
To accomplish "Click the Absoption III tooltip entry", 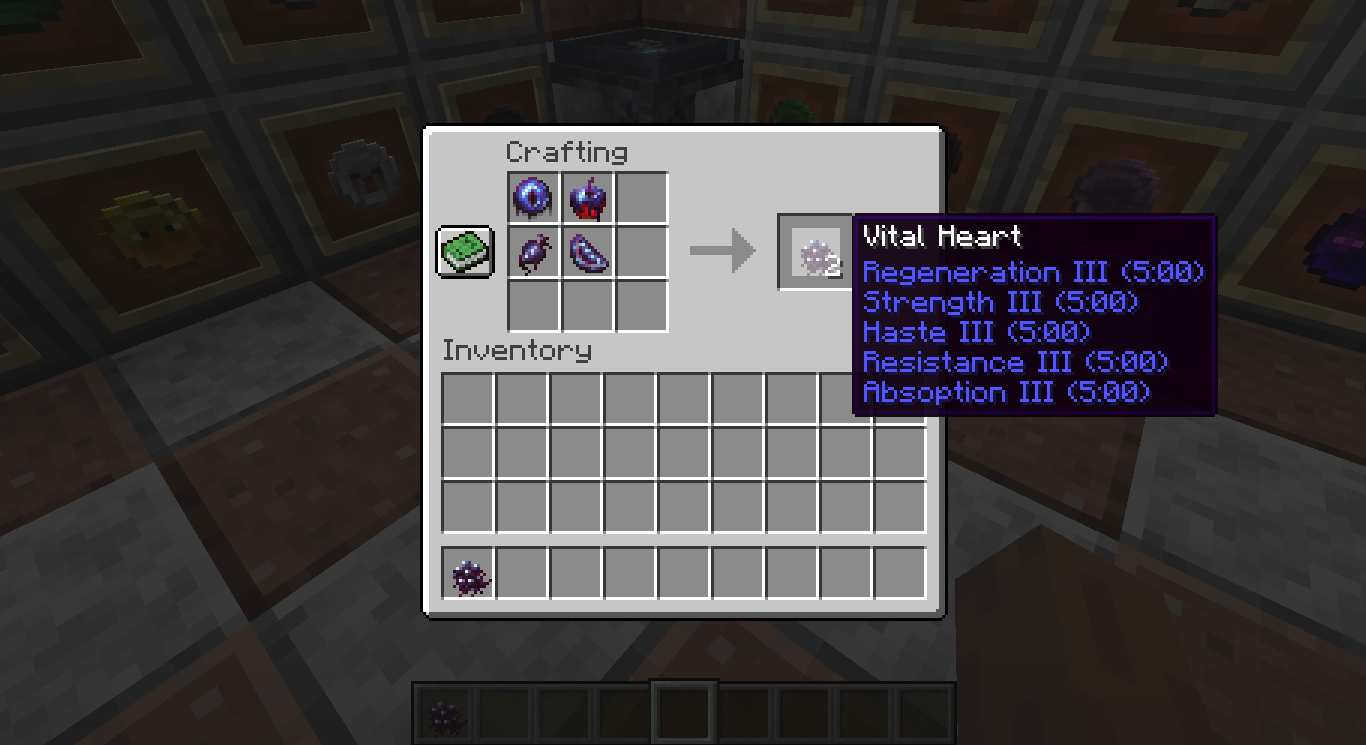I will 1006,393.
